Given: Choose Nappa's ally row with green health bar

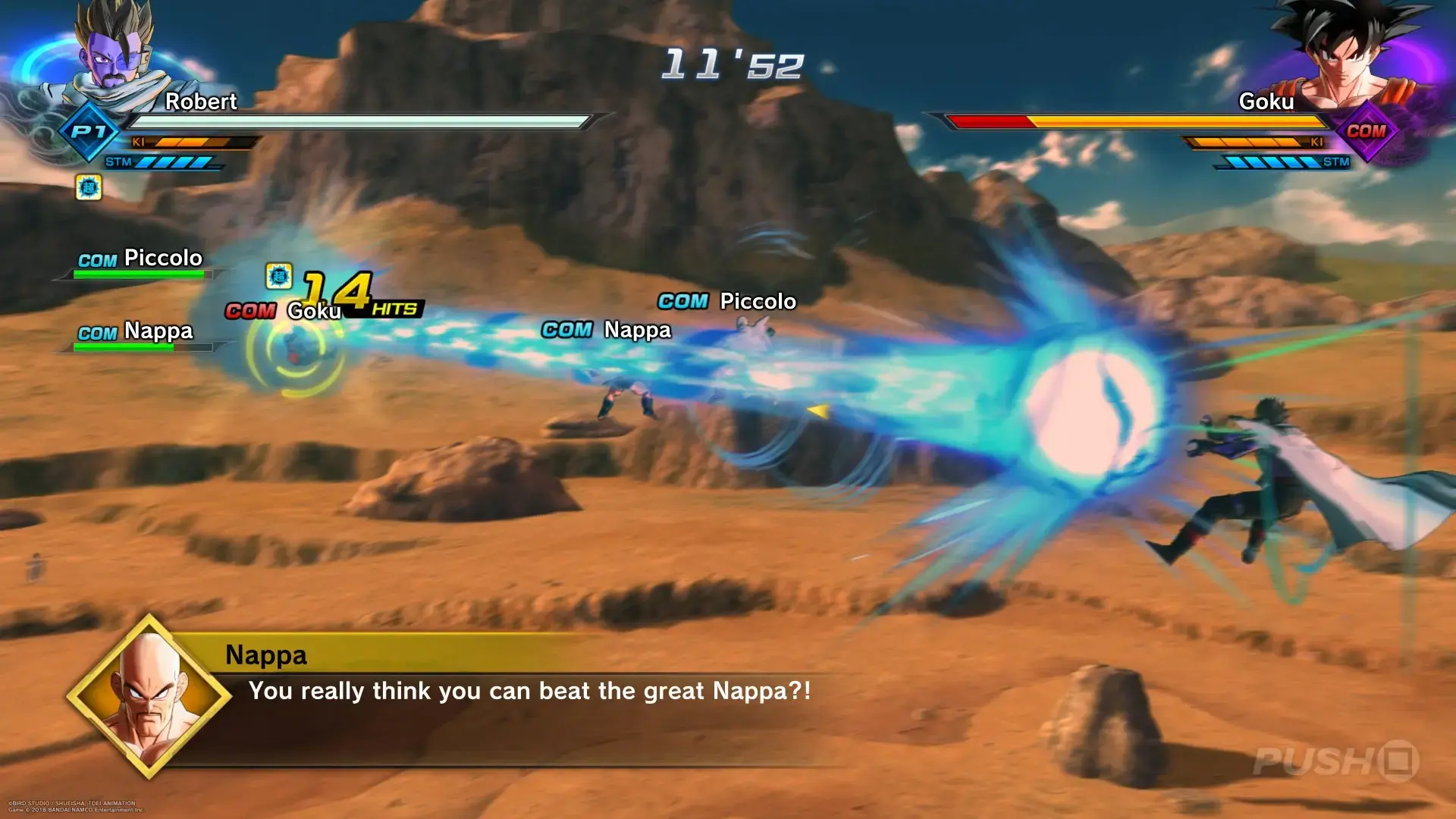Looking at the screenshot, I should coord(136,336).
